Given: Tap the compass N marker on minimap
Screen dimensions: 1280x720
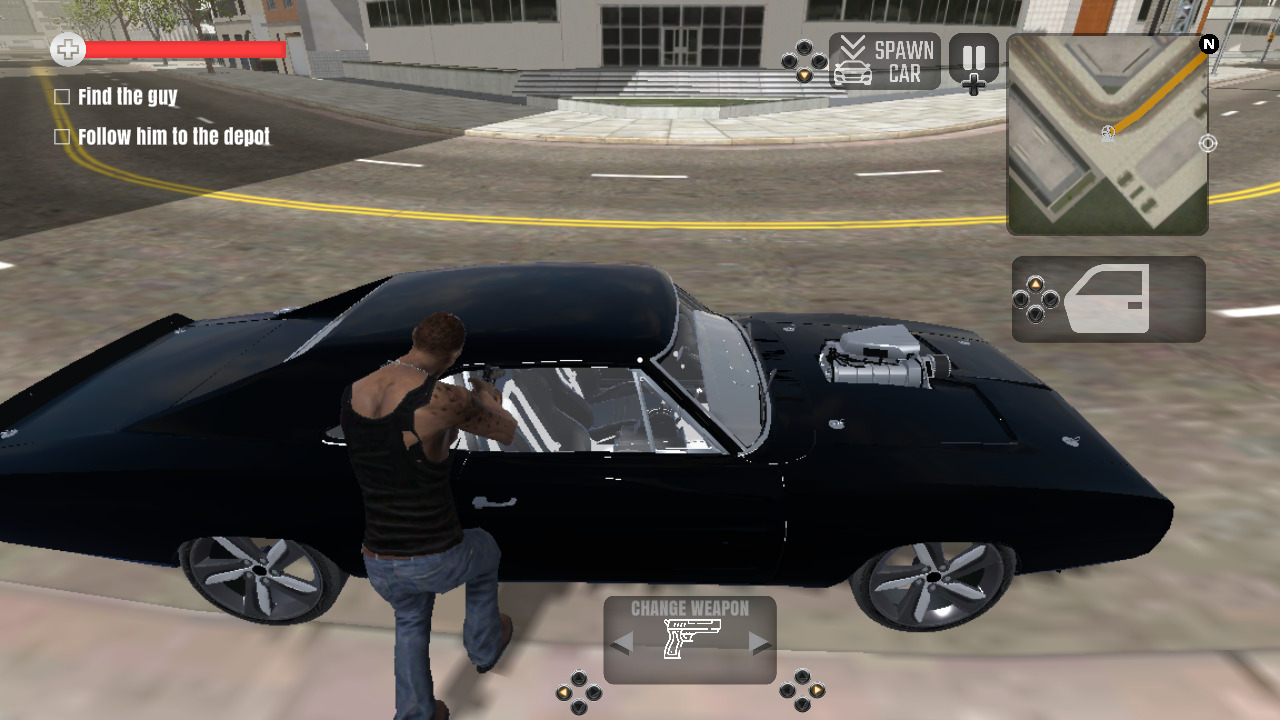Looking at the screenshot, I should tap(1207, 44).
